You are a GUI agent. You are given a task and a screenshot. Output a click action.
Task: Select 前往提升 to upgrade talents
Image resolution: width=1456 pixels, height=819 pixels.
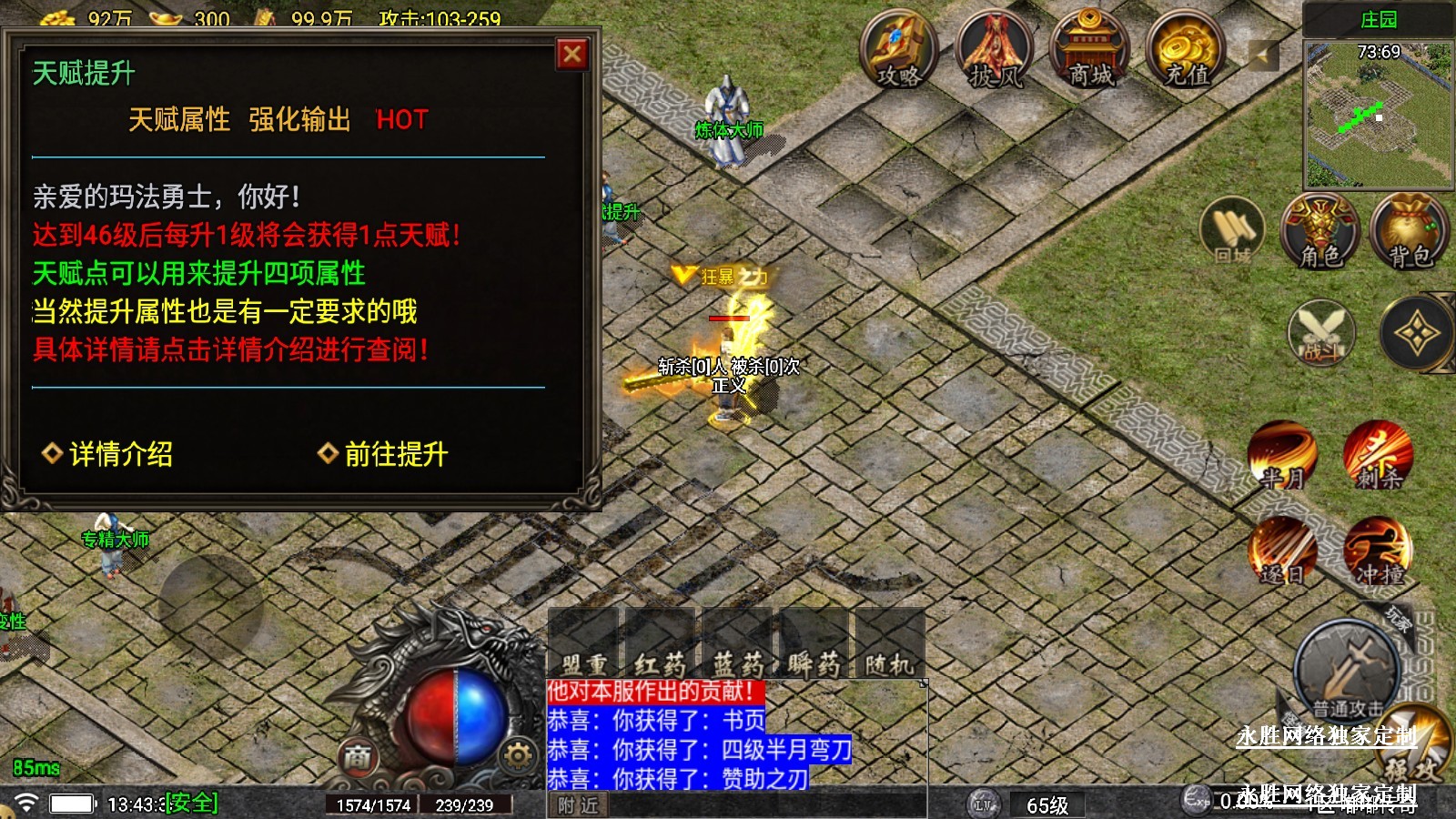click(x=384, y=453)
